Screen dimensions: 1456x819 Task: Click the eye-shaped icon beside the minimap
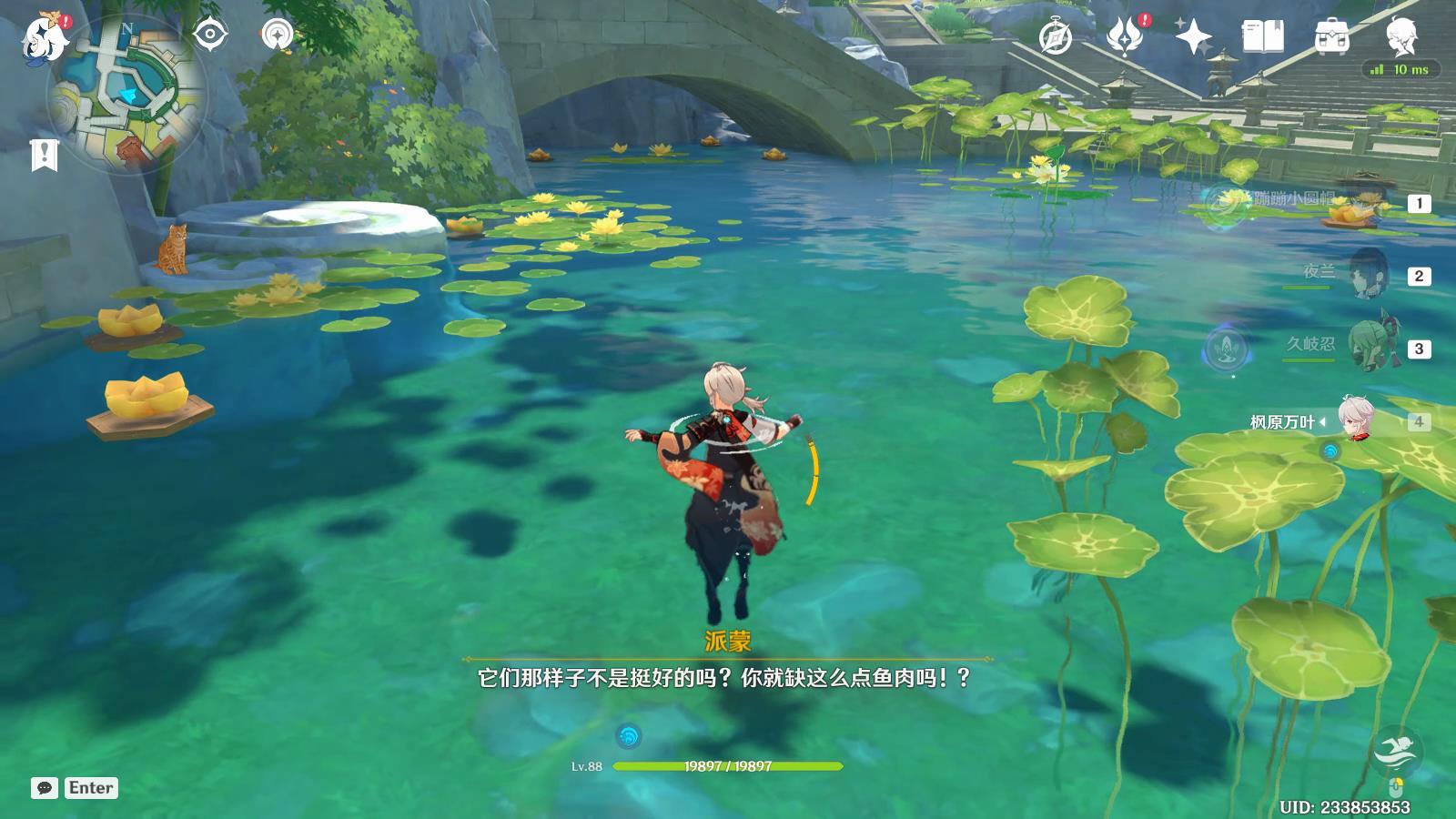(x=210, y=35)
